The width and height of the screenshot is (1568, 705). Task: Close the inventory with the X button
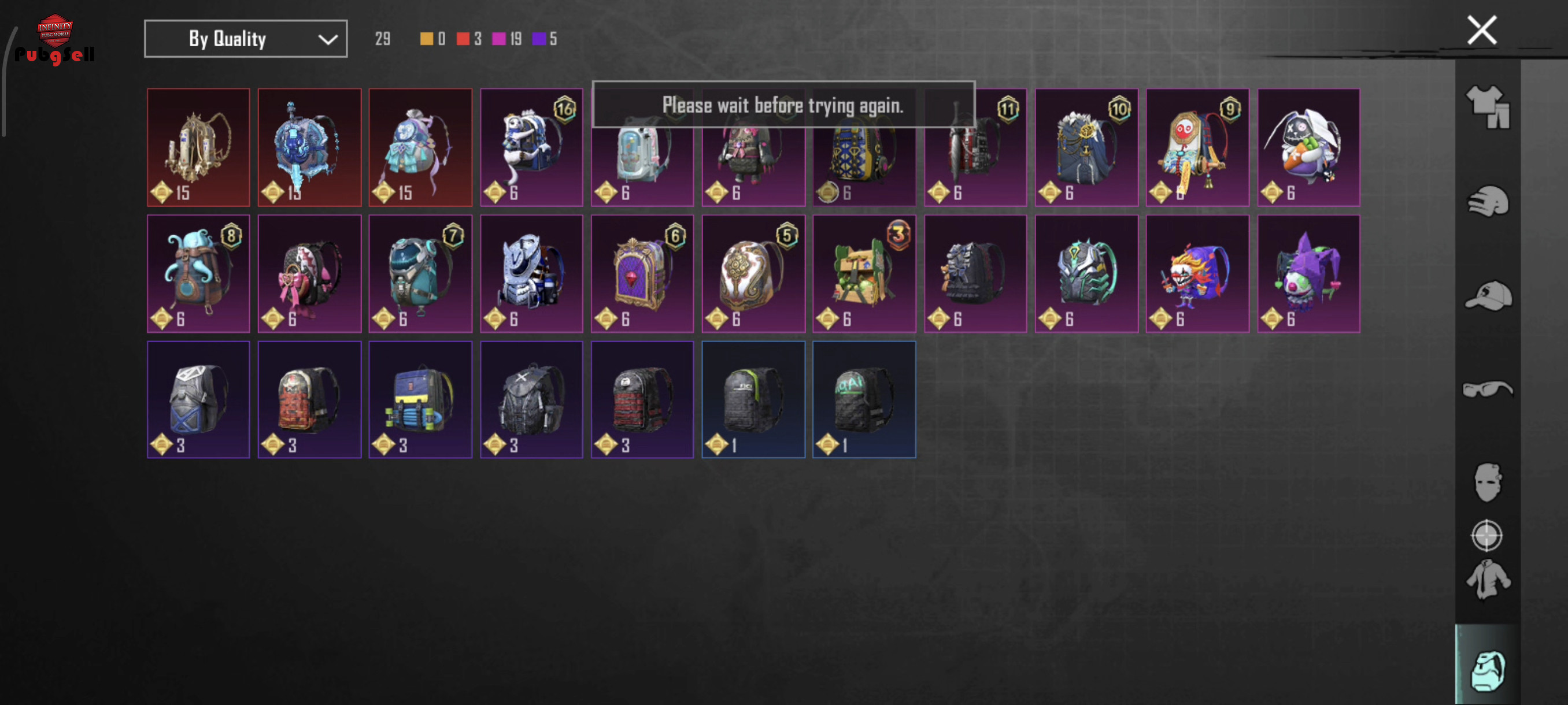1481,31
